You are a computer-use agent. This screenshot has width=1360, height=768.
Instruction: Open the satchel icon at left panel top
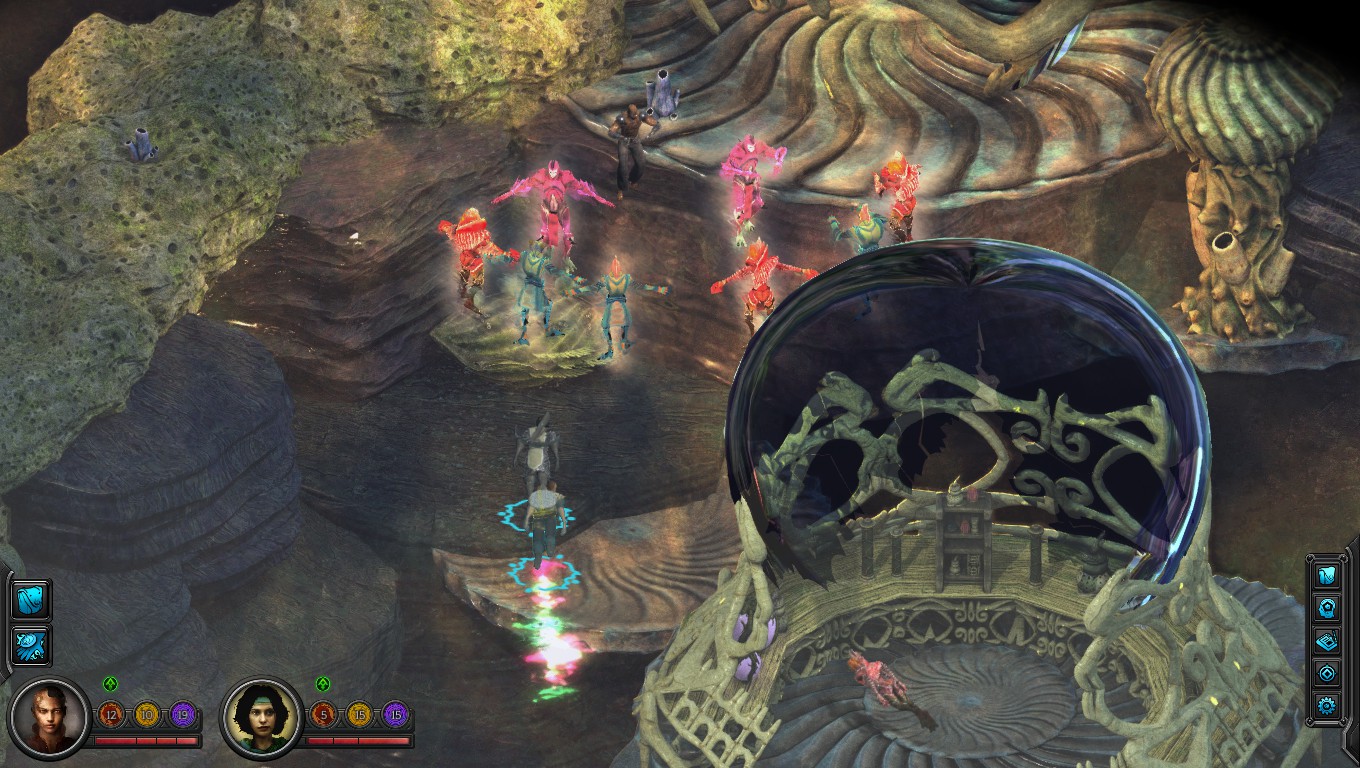[31, 601]
